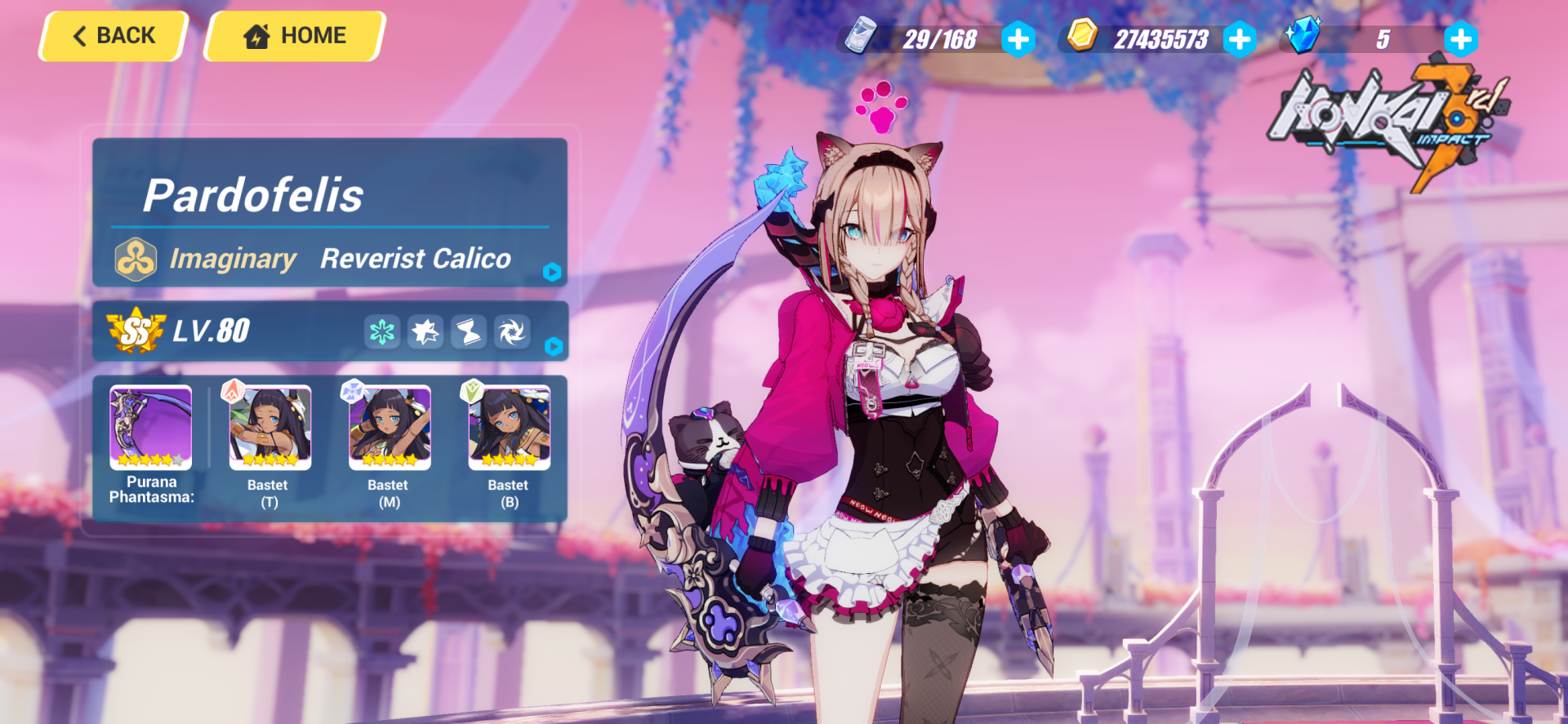Select the snowflake skill icon in the LV.80 row

click(382, 331)
